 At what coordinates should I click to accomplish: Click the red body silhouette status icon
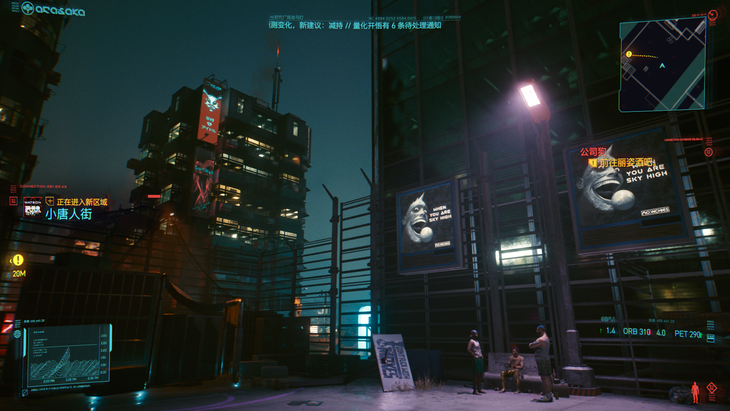coord(695,393)
